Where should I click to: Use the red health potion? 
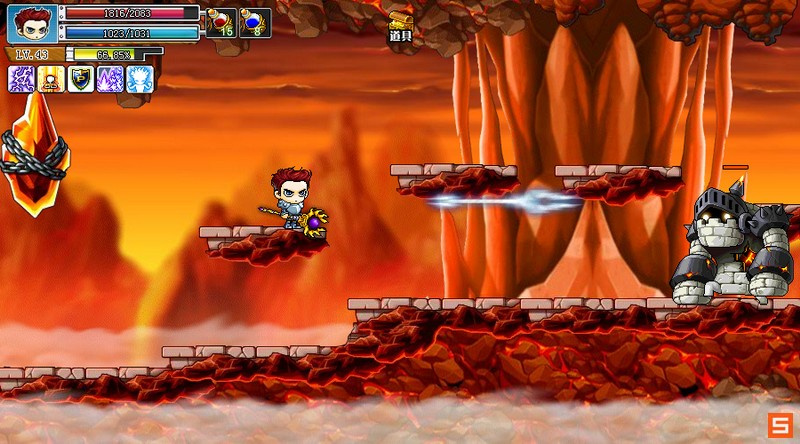point(220,22)
